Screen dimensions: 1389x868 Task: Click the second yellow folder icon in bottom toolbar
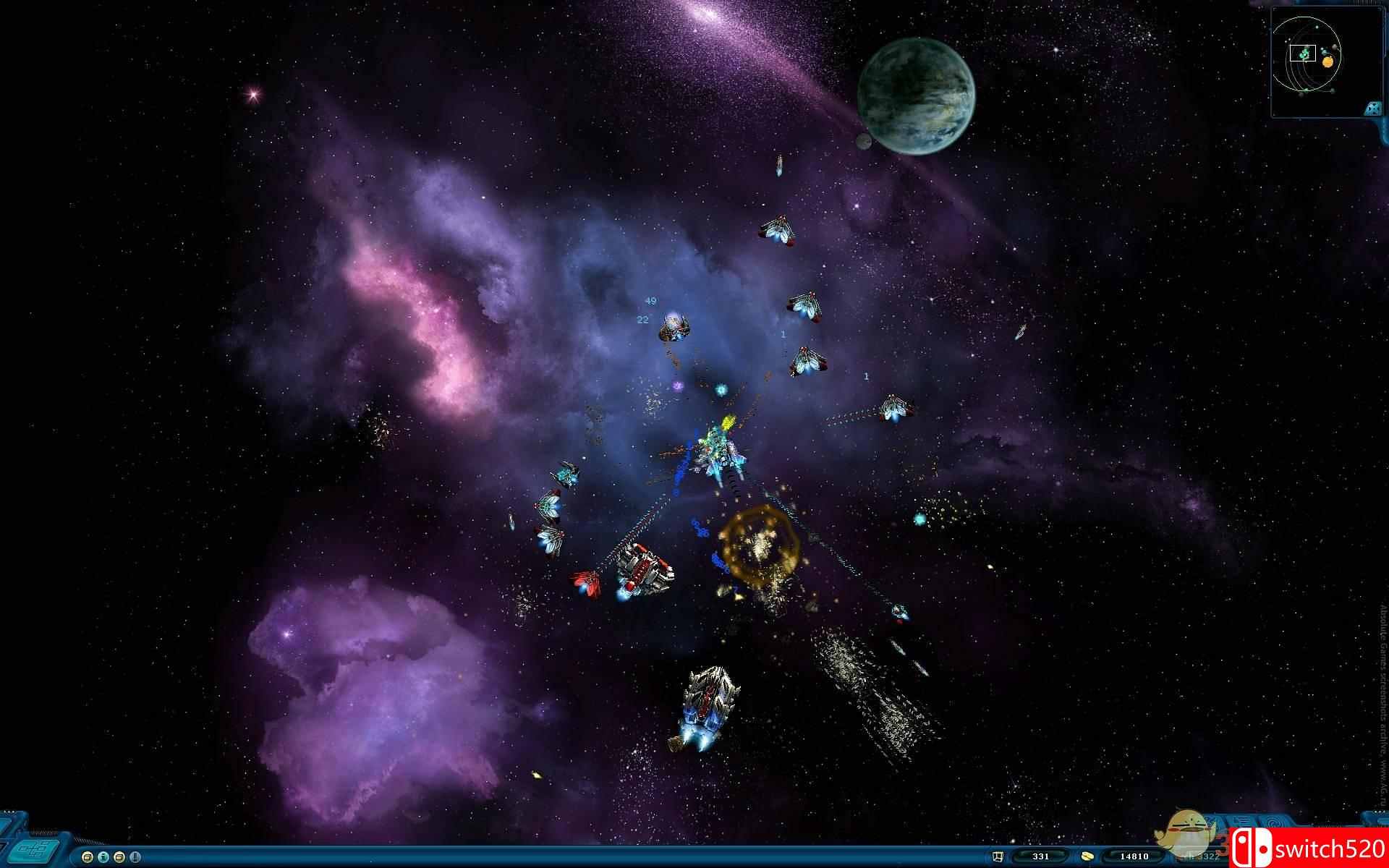[119, 859]
